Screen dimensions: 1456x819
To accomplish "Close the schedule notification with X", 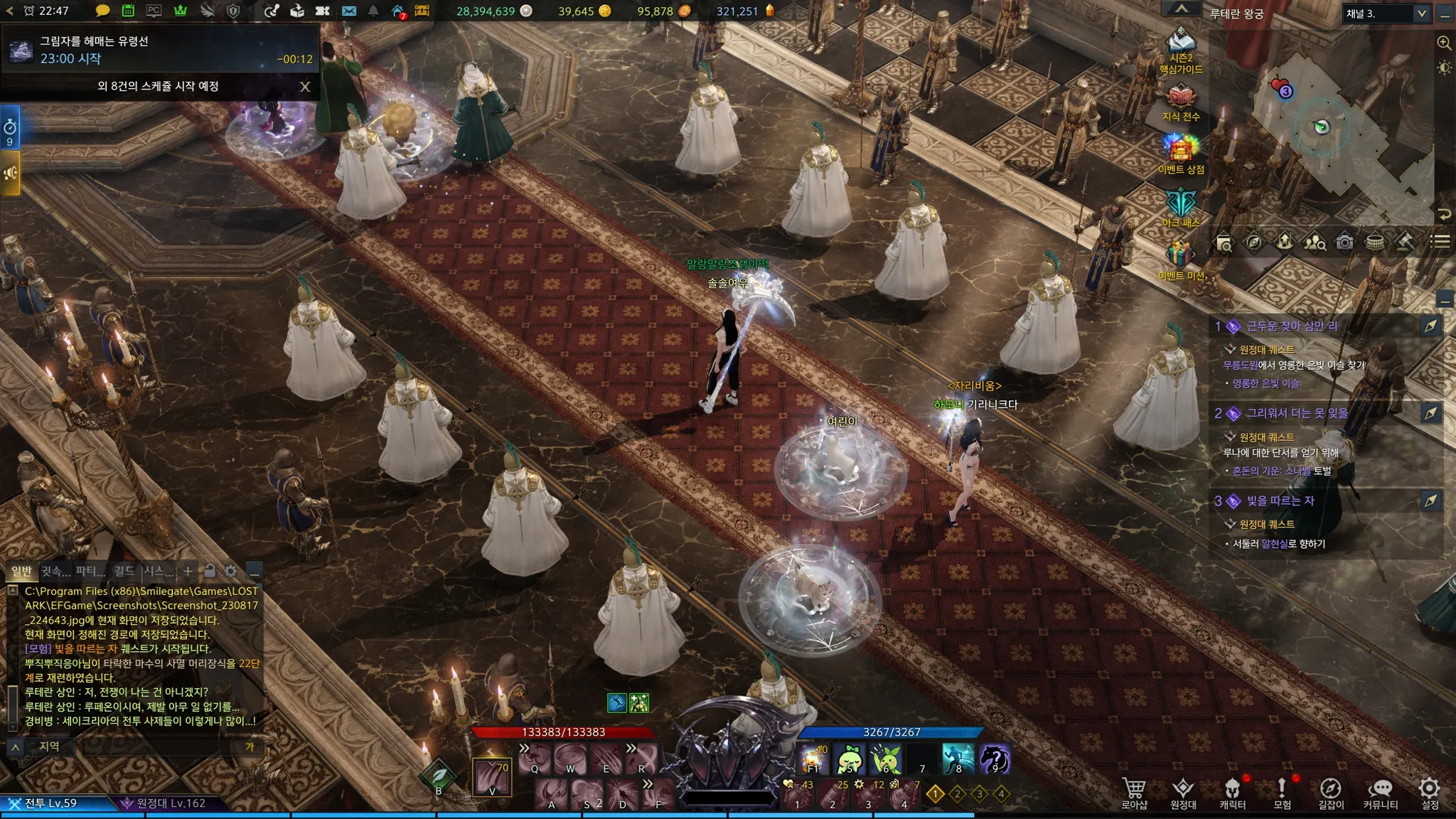I will click(305, 87).
